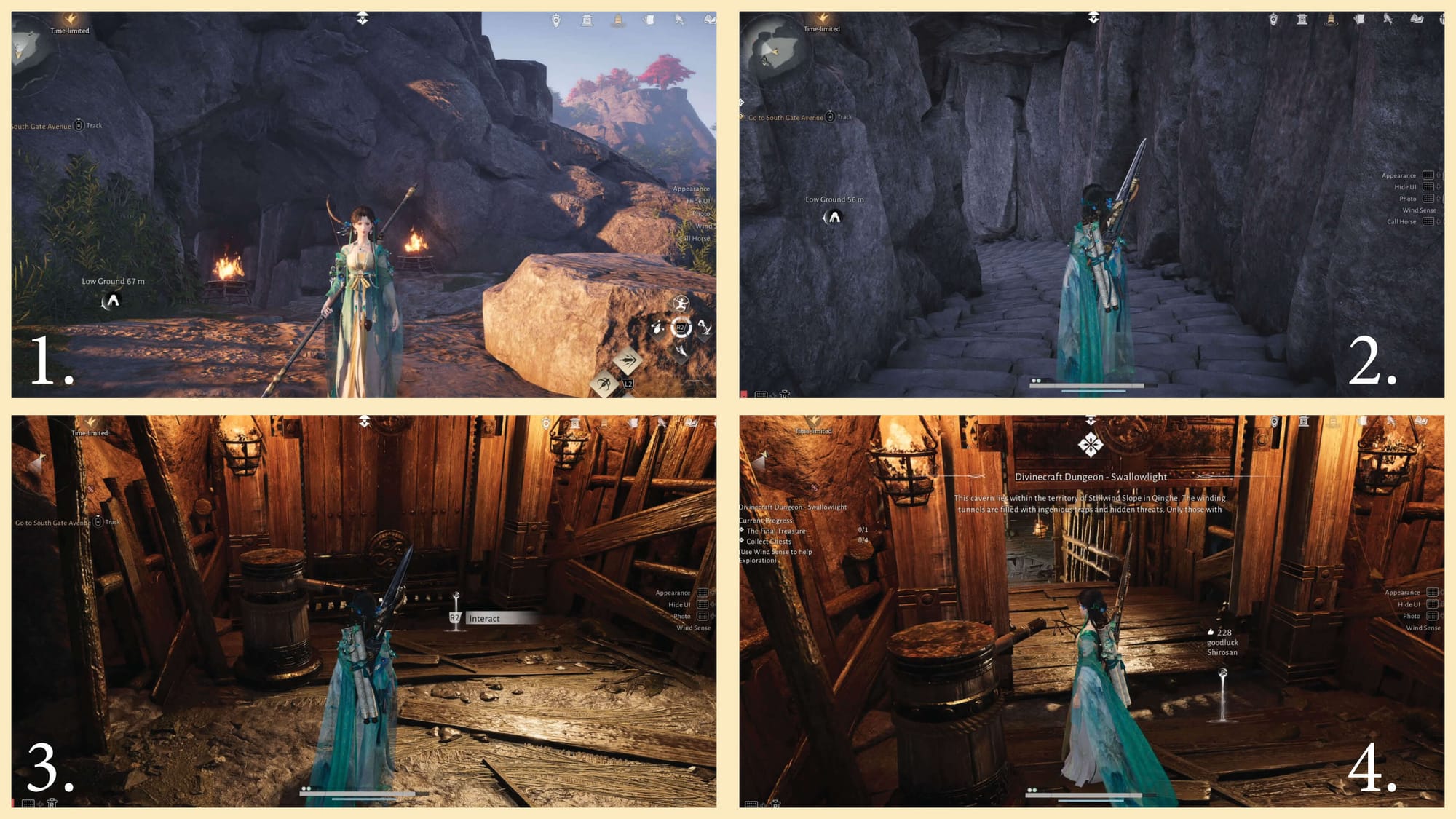This screenshot has width=1456, height=819.
Task: Select The Final Treasure objective in the tracker
Action: 776,531
